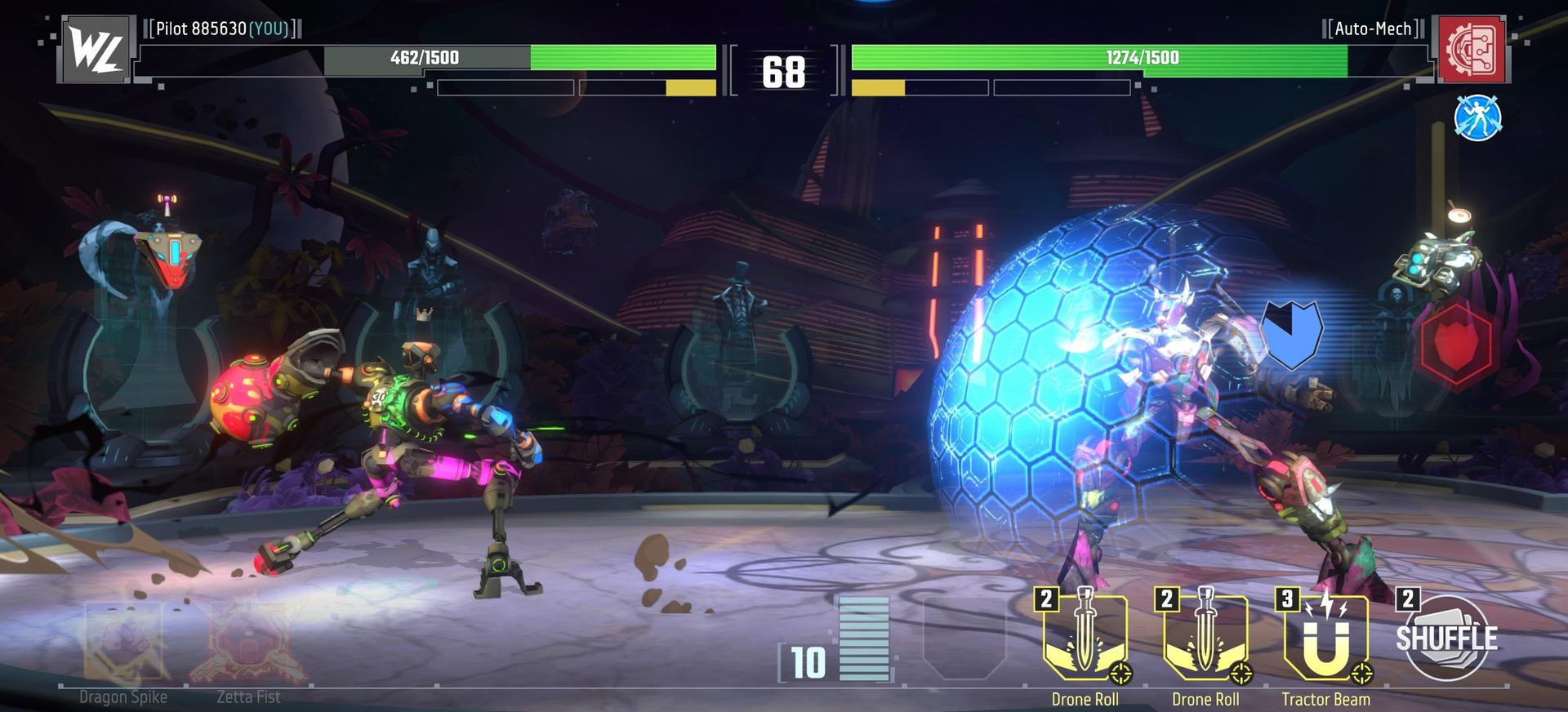Activate the red hexagon shield icon
This screenshot has width=1568, height=712.
(1456, 344)
